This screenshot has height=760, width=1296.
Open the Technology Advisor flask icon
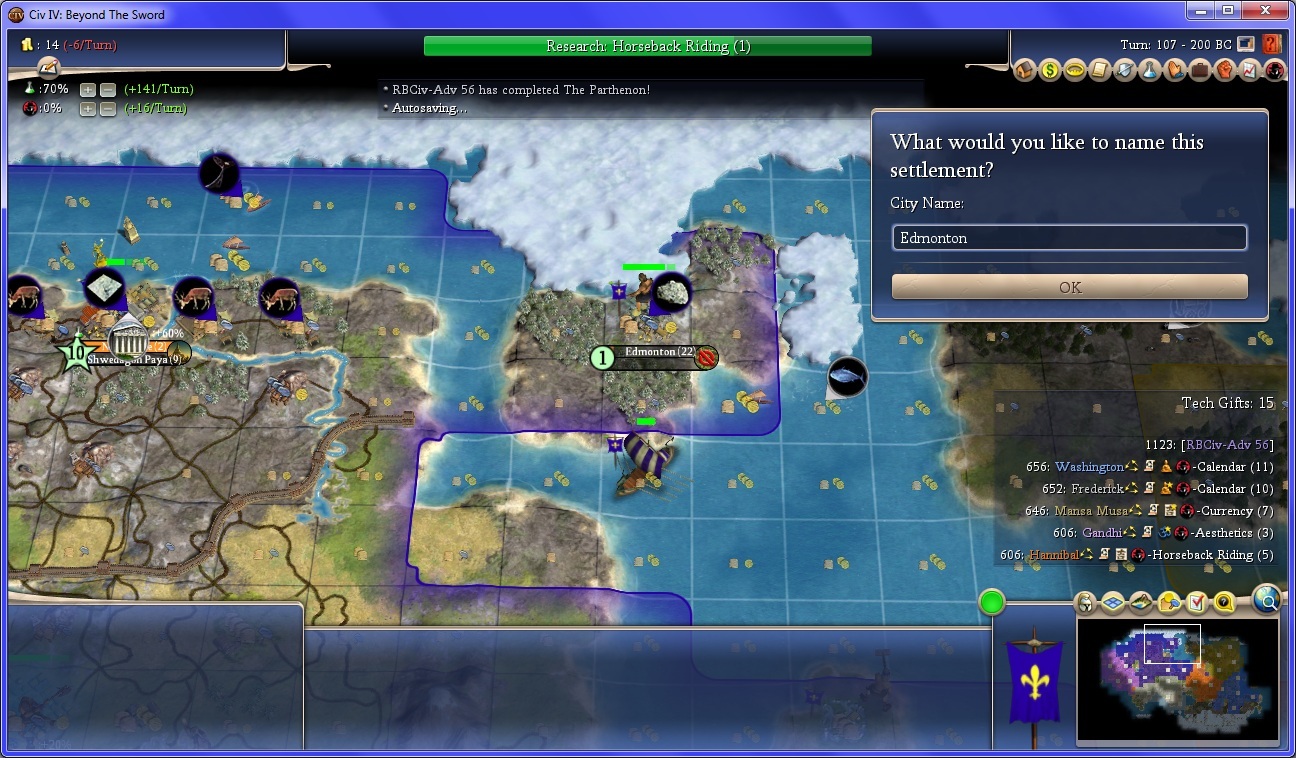pyautogui.click(x=1150, y=71)
